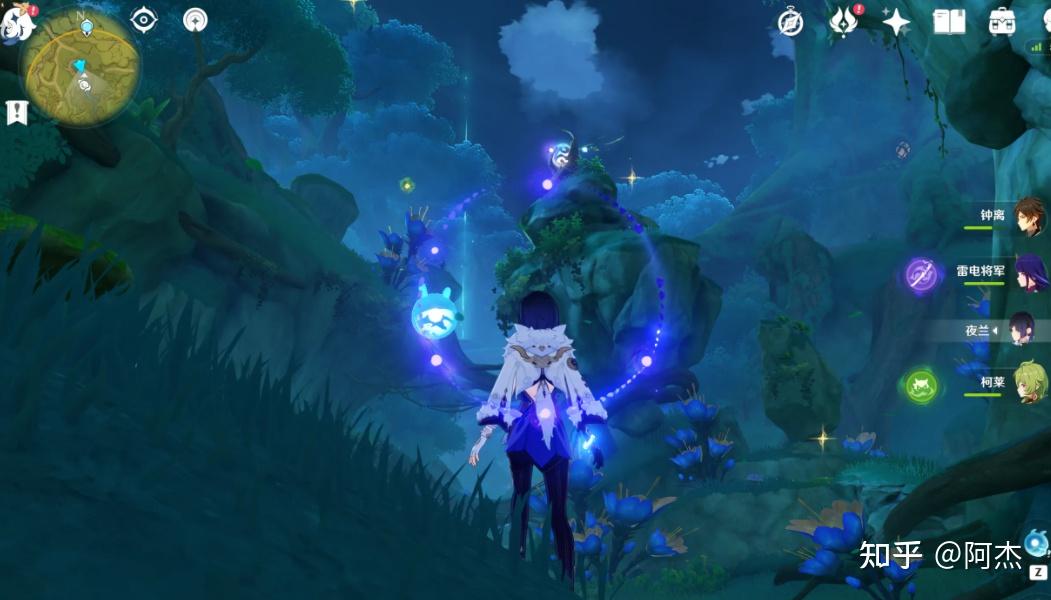Open the backpack inventory
1051x600 pixels.
(x=1001, y=22)
